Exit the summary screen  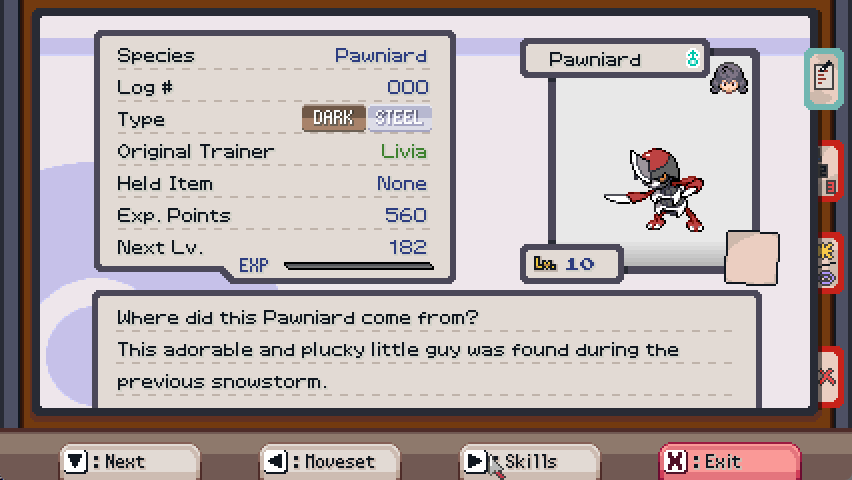729,461
